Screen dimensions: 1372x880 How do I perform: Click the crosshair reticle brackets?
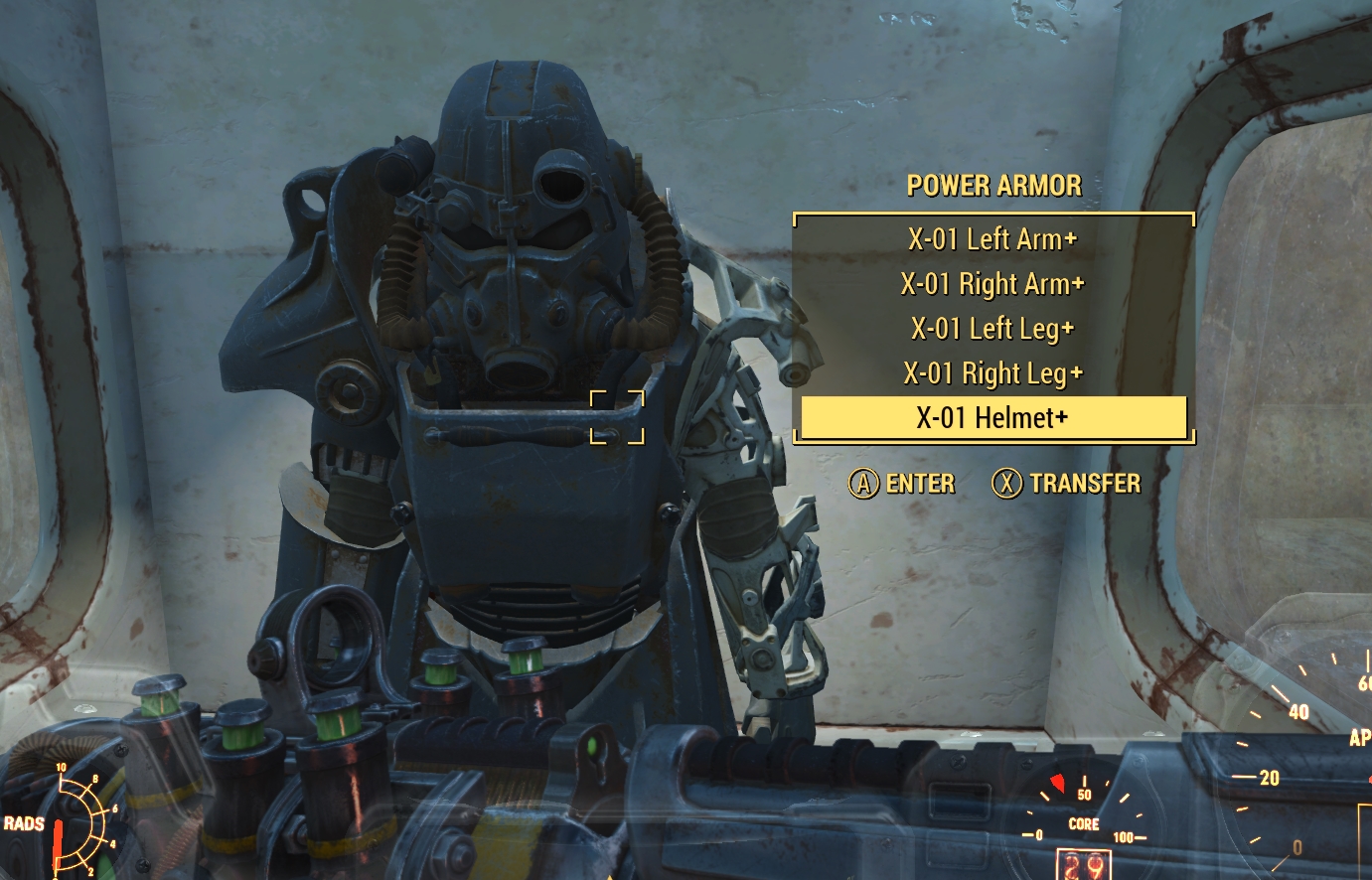point(616,415)
